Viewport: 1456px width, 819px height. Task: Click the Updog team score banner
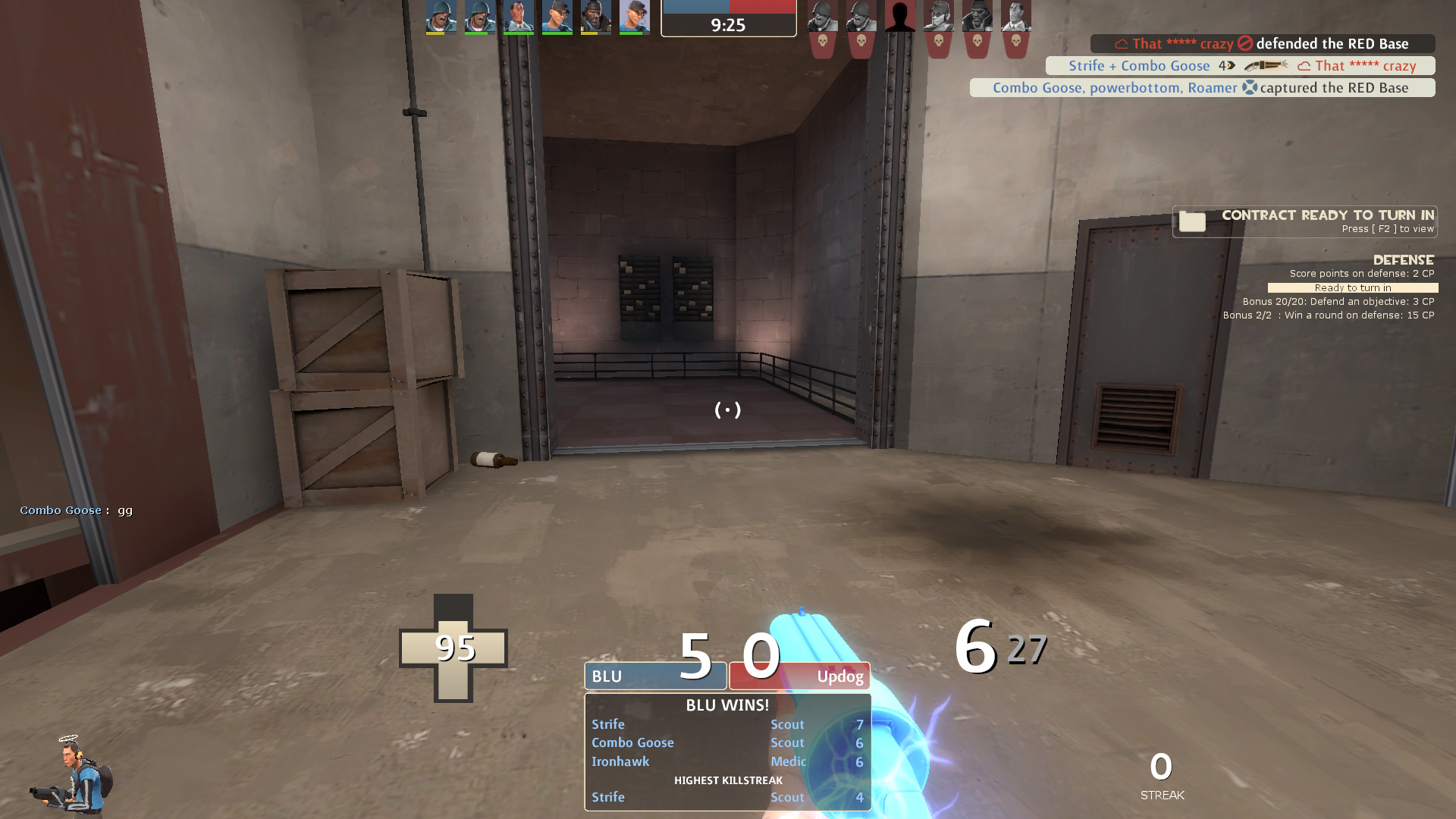799,676
